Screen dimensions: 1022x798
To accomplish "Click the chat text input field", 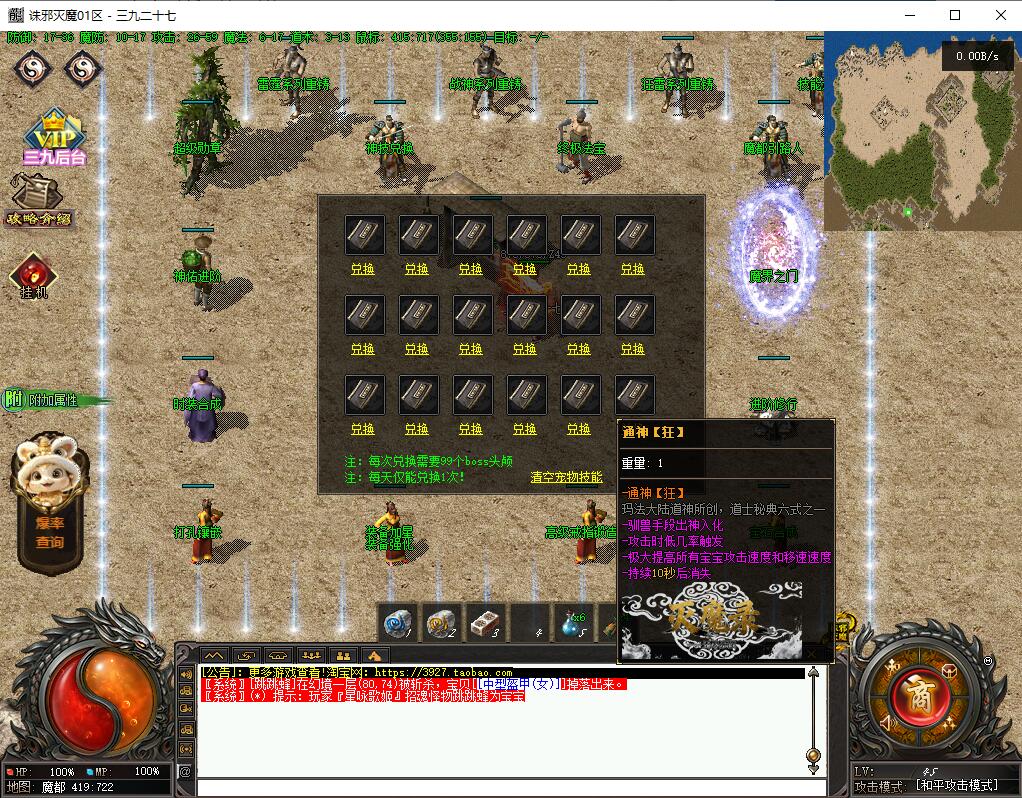I will pyautogui.click(x=500, y=788).
